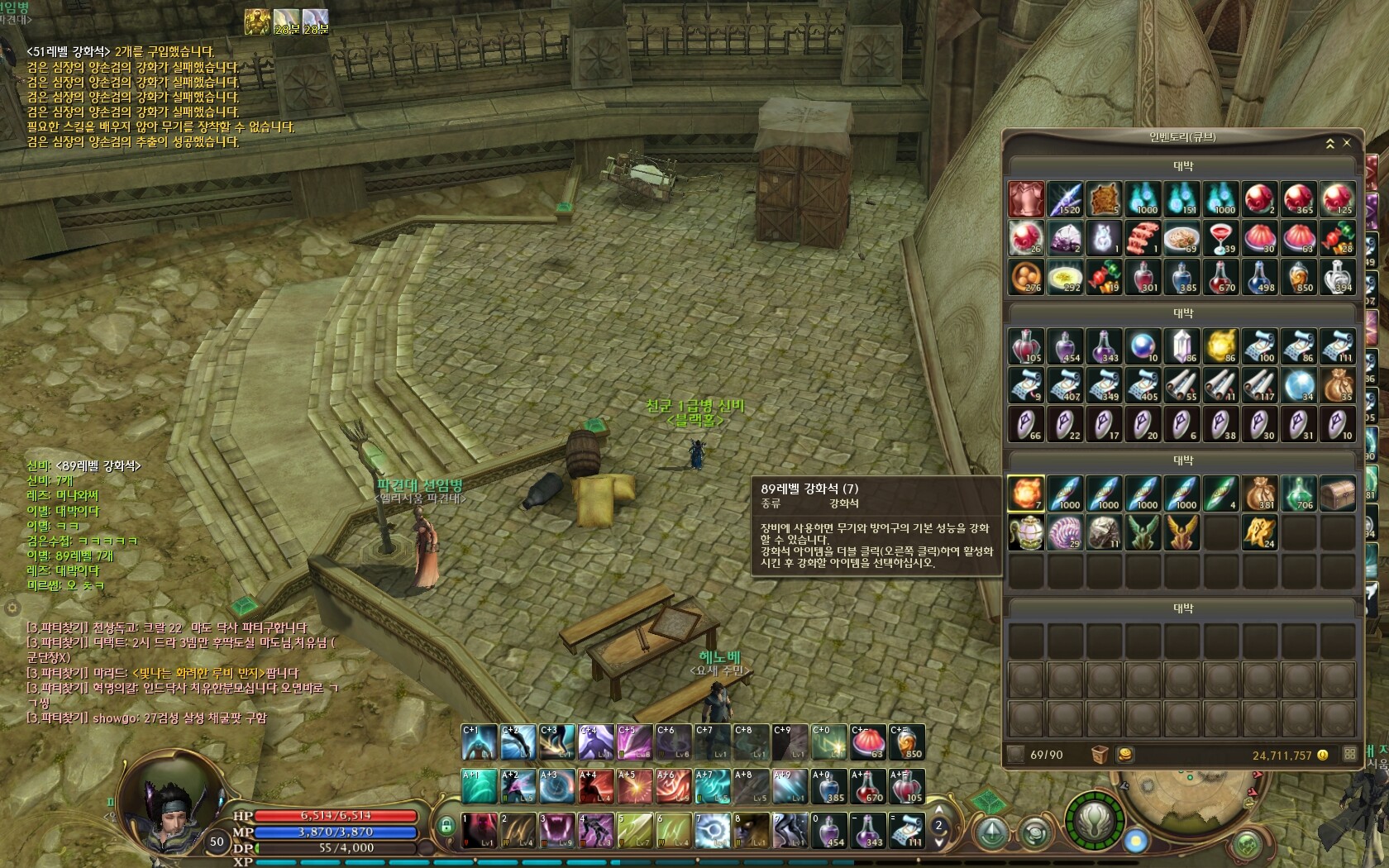
Task: Select the white crystal stack of 86
Action: [x=1181, y=346]
